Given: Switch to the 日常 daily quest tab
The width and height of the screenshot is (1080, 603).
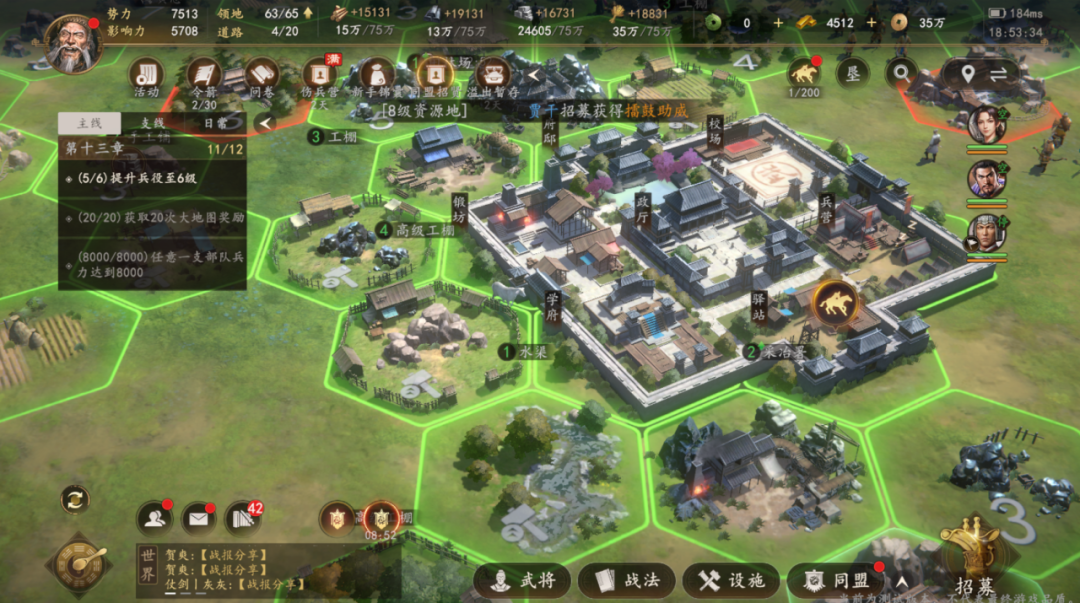Looking at the screenshot, I should pos(215,123).
